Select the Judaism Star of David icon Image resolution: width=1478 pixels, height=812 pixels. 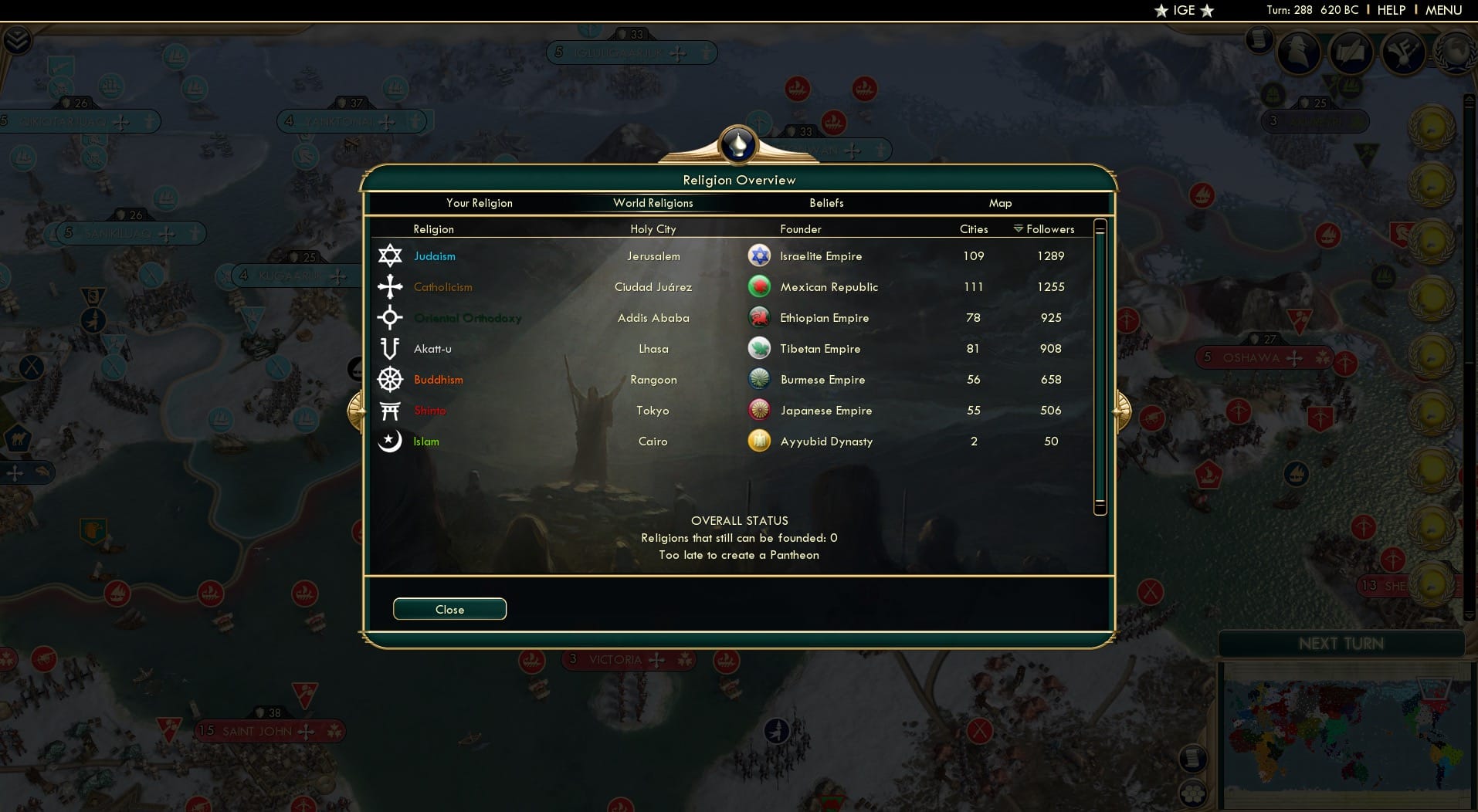pyautogui.click(x=391, y=255)
